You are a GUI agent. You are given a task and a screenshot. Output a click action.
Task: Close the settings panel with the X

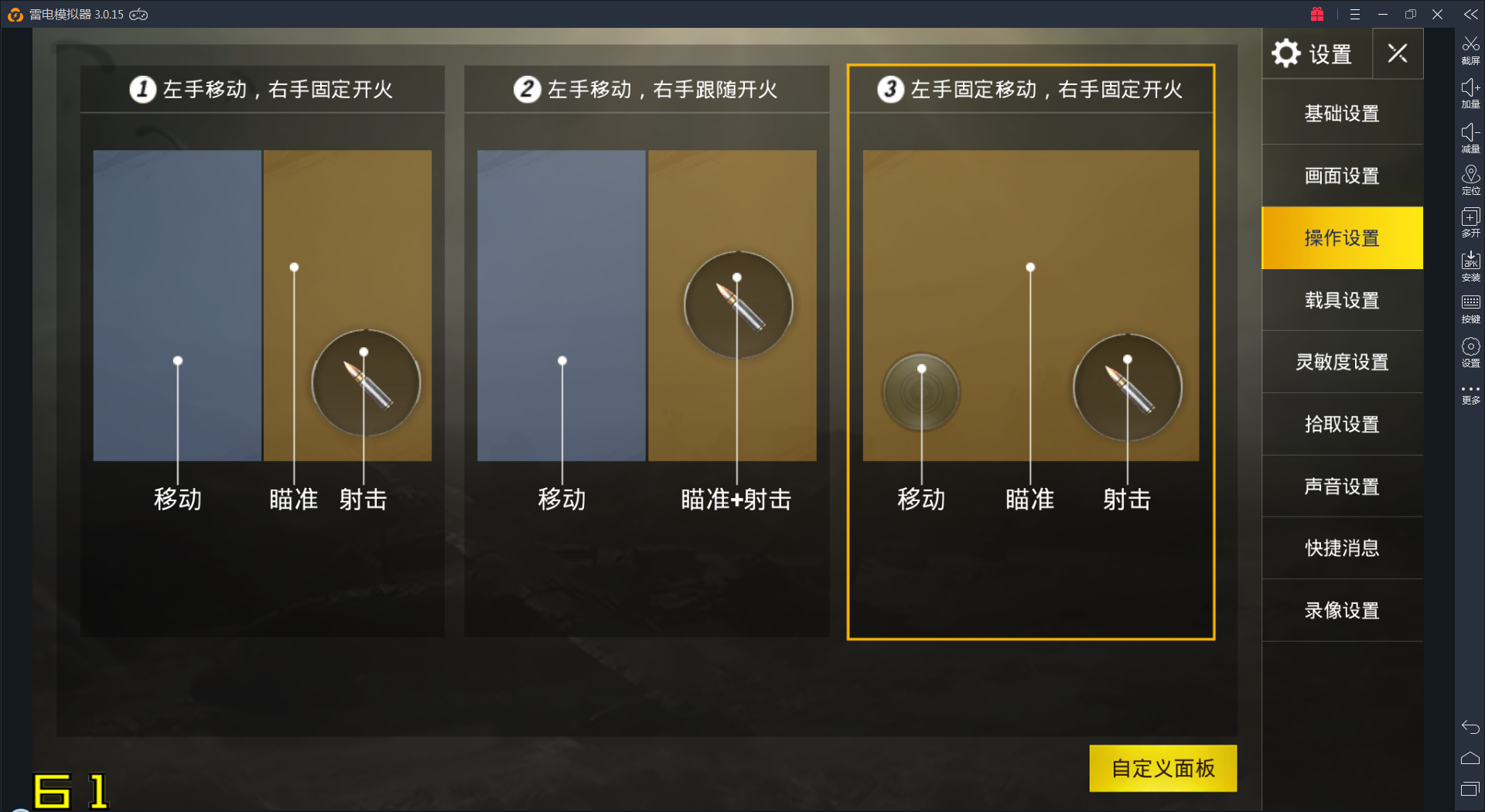(x=1397, y=53)
